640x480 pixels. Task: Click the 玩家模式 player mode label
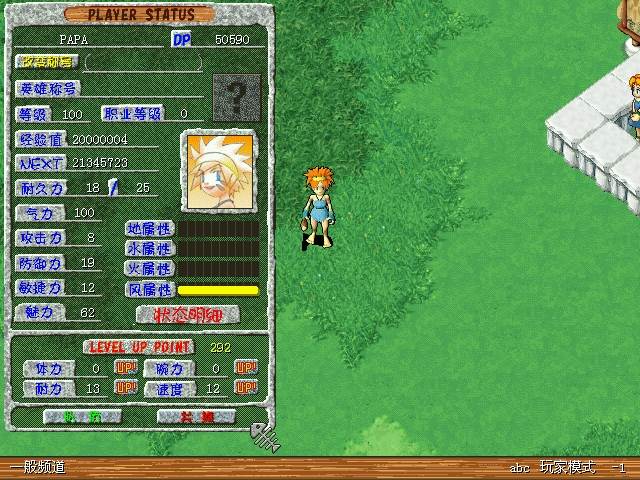tap(567, 467)
